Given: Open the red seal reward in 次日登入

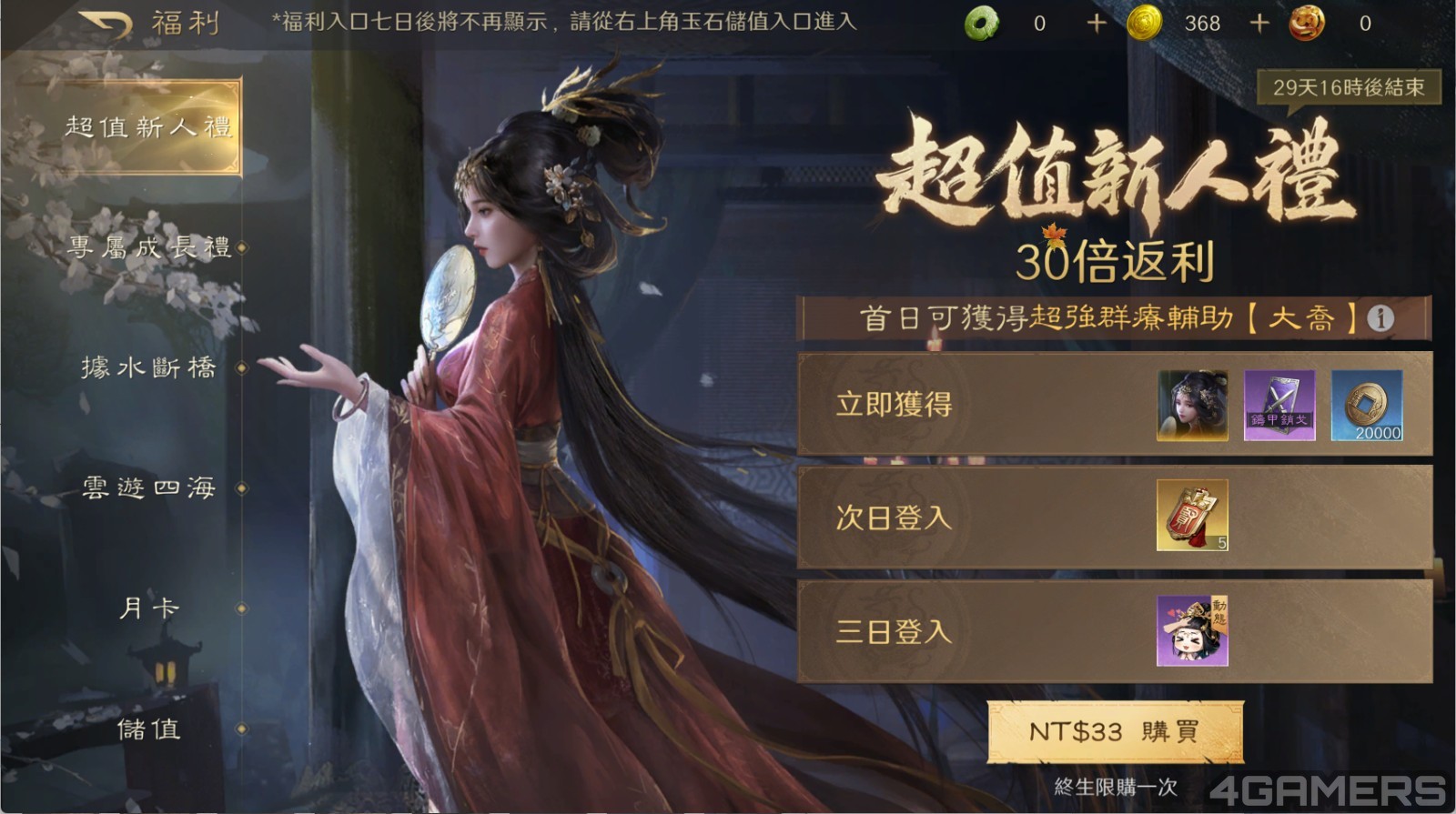Looking at the screenshot, I should [1192, 517].
